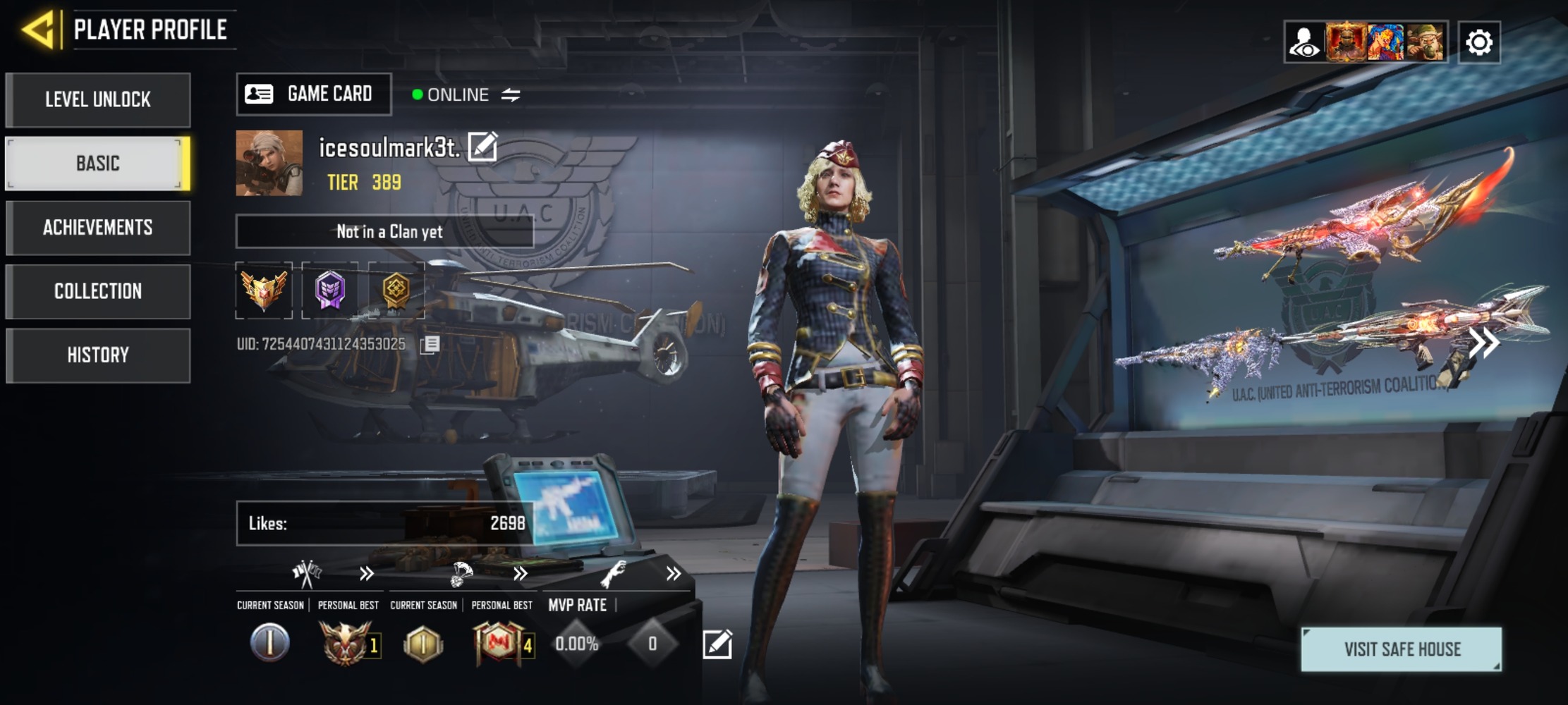
Task: Click the Multiplayer rank crossed-flags icon
Action: point(306,572)
